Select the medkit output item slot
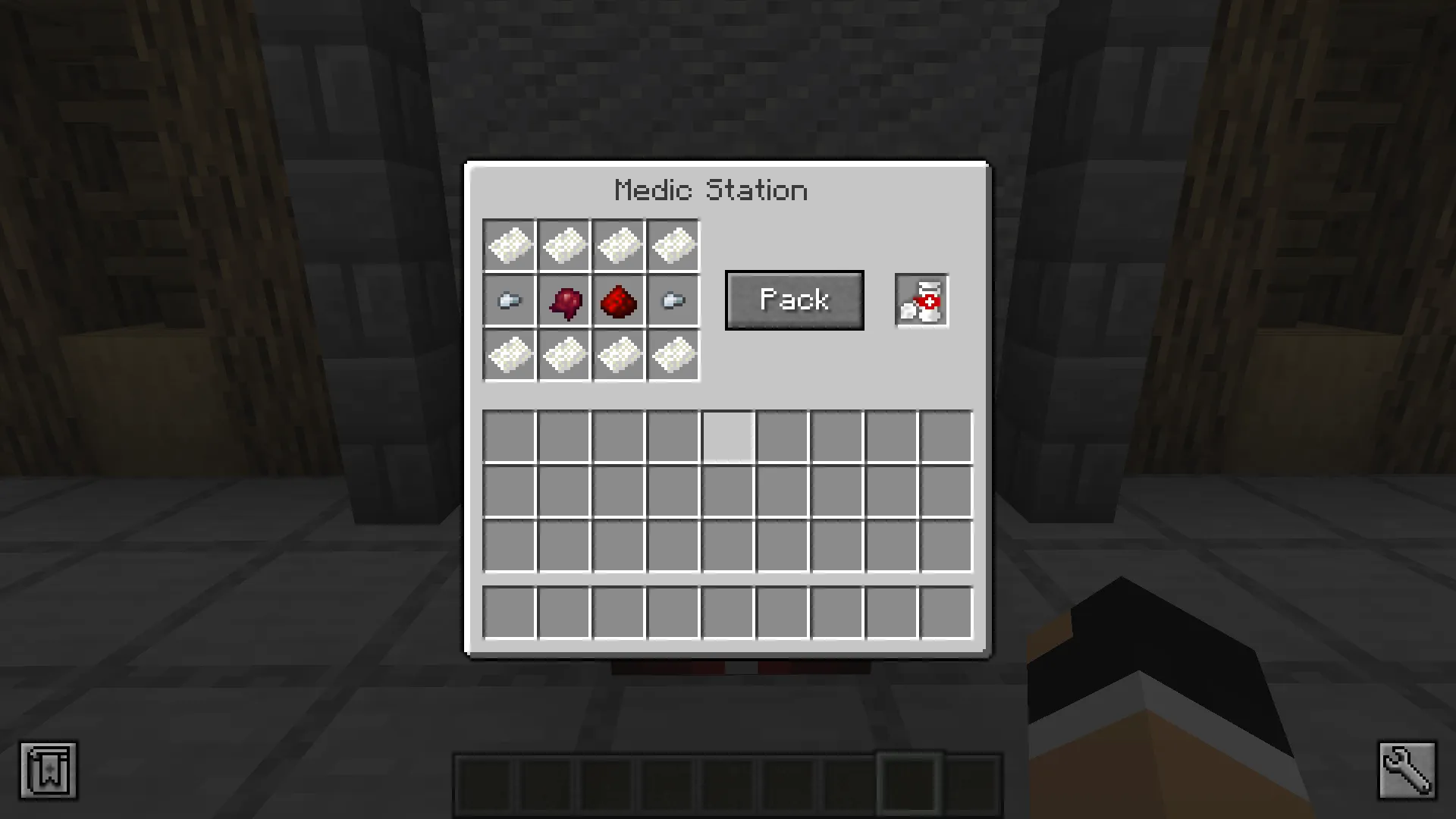Viewport: 1456px width, 819px height. coord(921,300)
